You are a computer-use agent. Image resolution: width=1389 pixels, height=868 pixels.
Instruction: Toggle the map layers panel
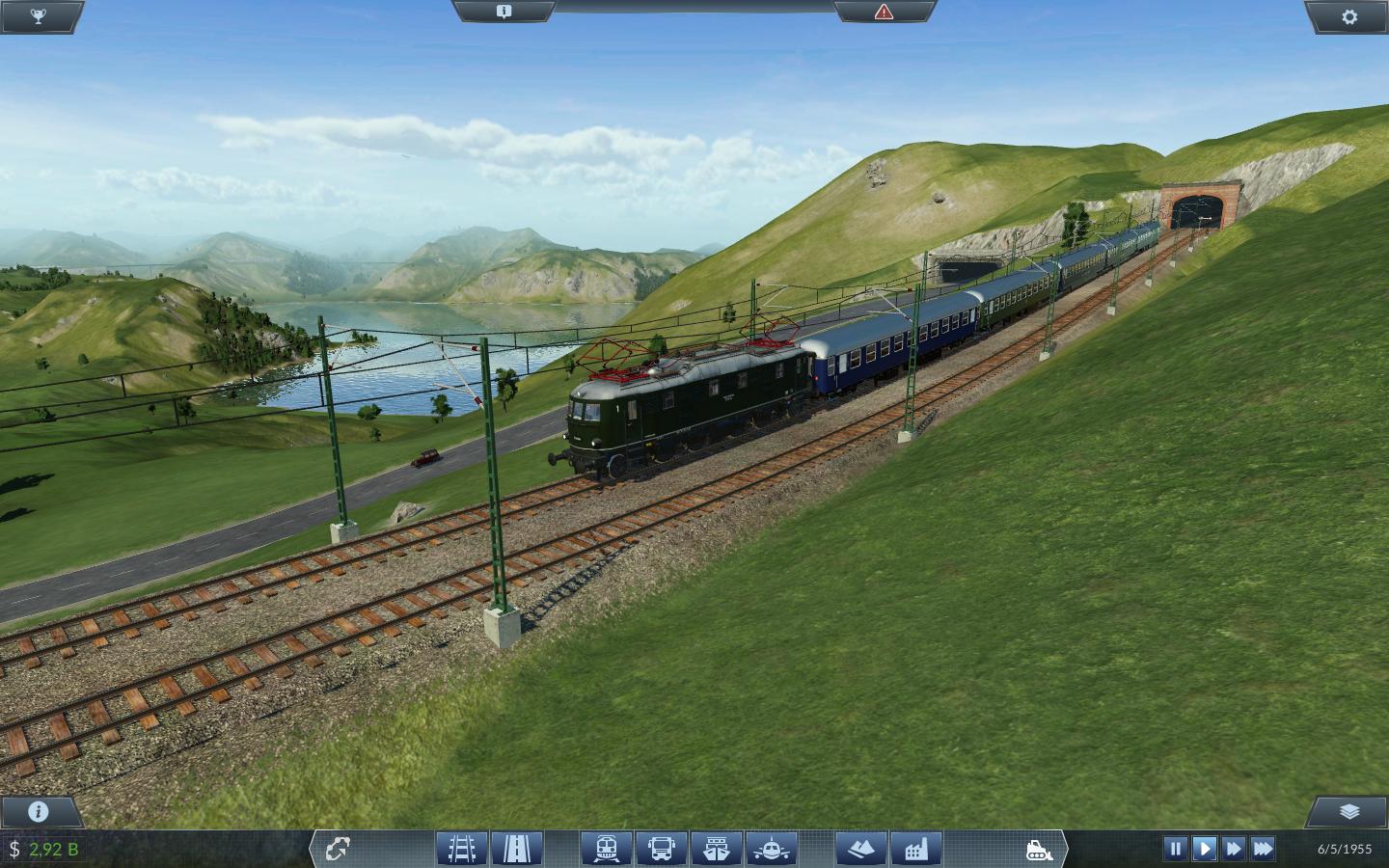(x=1349, y=811)
